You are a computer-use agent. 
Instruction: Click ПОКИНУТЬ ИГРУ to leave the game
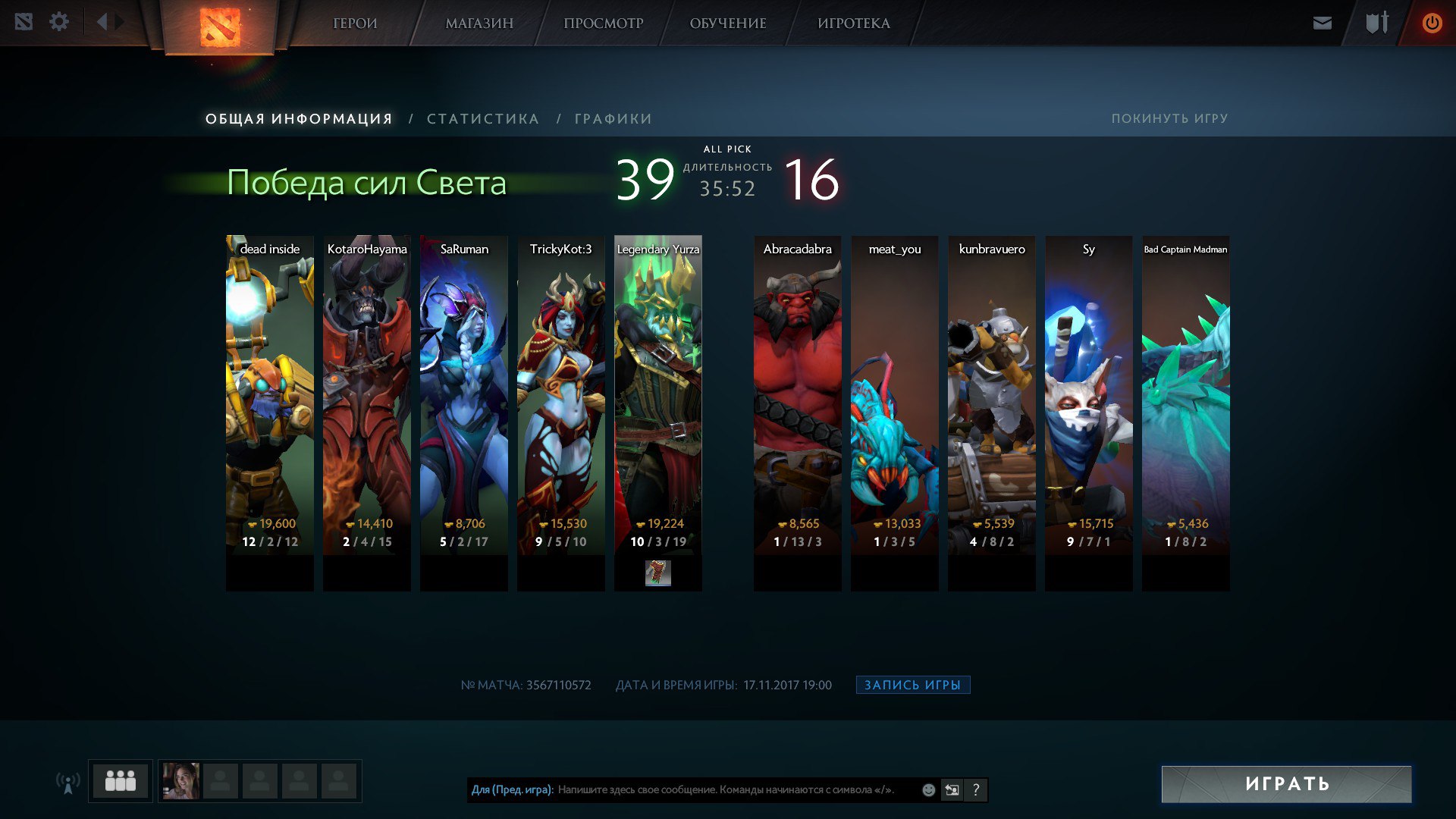pos(1169,118)
